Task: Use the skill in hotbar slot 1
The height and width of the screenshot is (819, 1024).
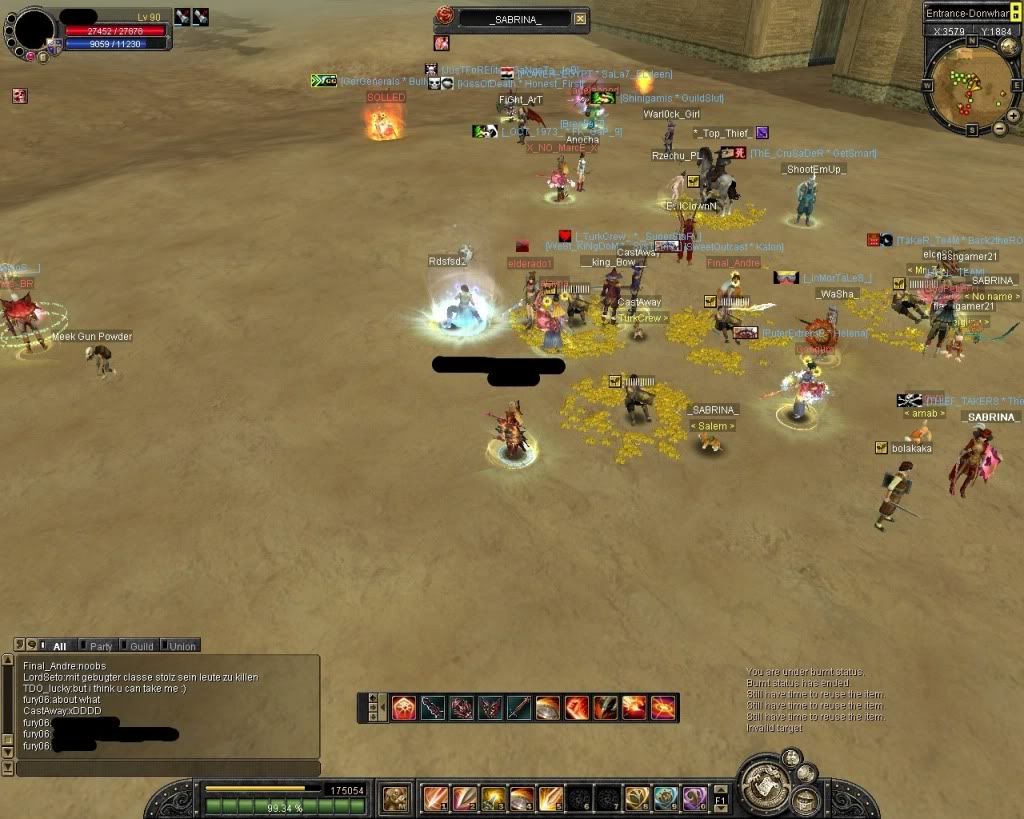Action: click(436, 798)
